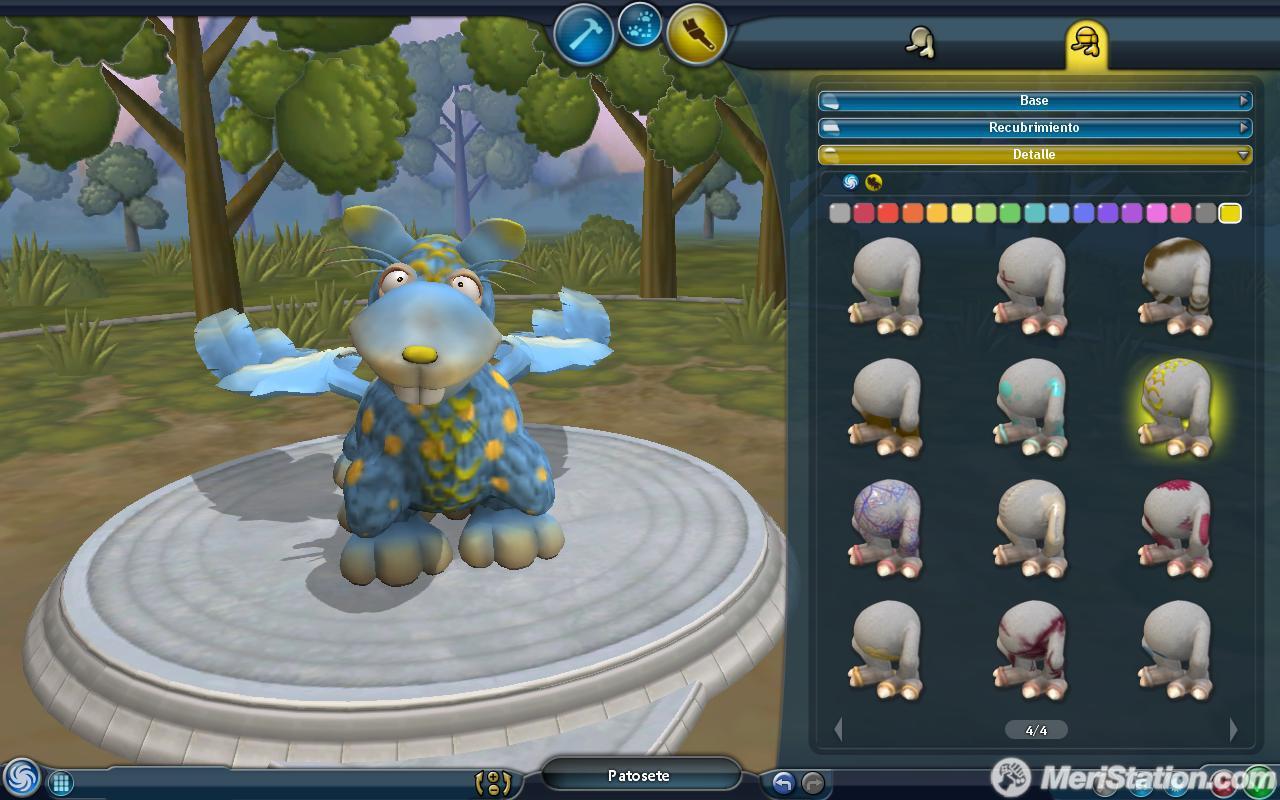The width and height of the screenshot is (1280, 800).
Task: Expand the Recubrimiento section
Action: [x=1035, y=127]
